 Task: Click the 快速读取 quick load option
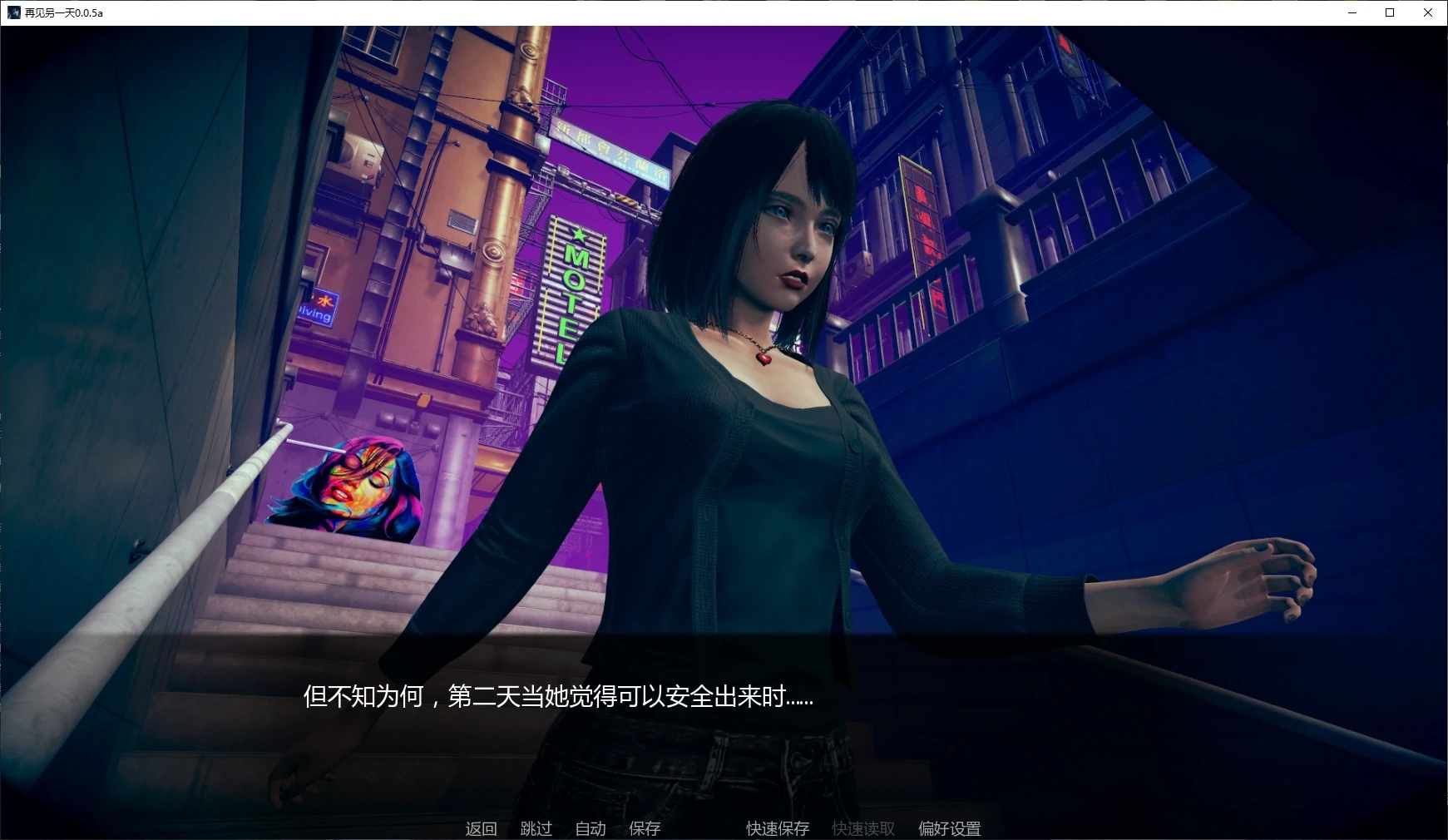(x=862, y=828)
